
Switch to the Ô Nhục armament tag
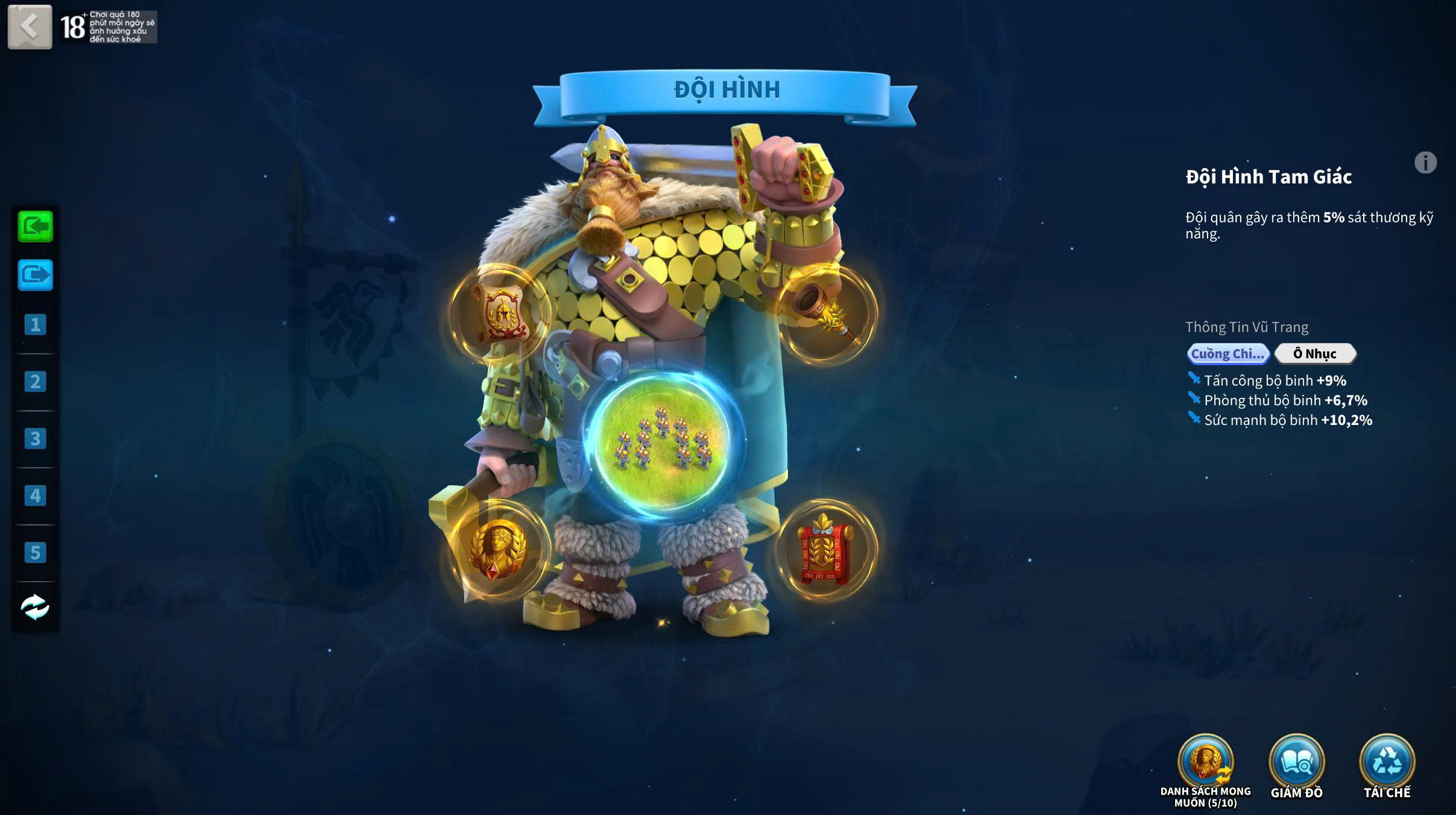[1314, 354]
